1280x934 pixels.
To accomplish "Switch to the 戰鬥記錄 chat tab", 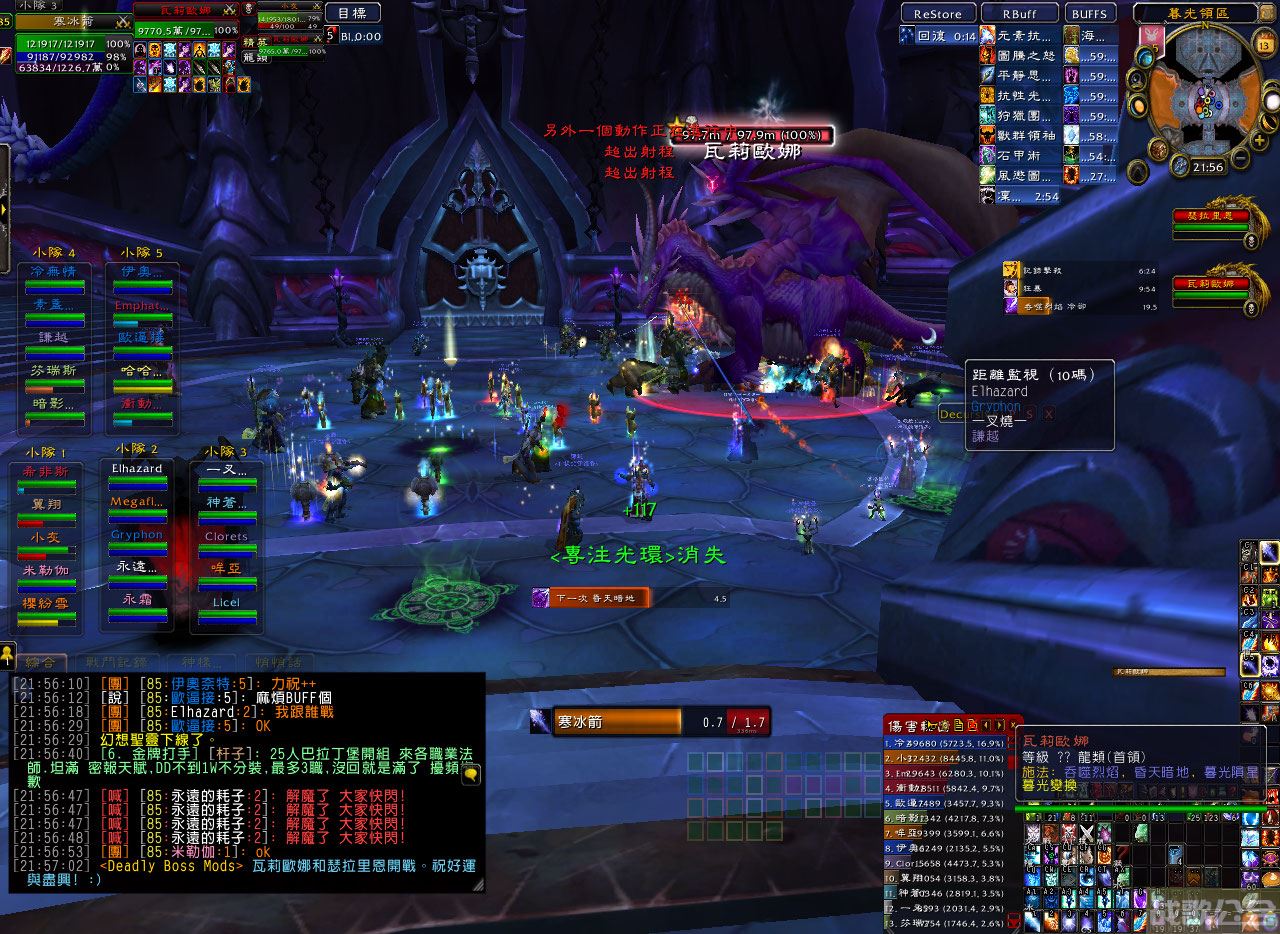I will (116, 662).
